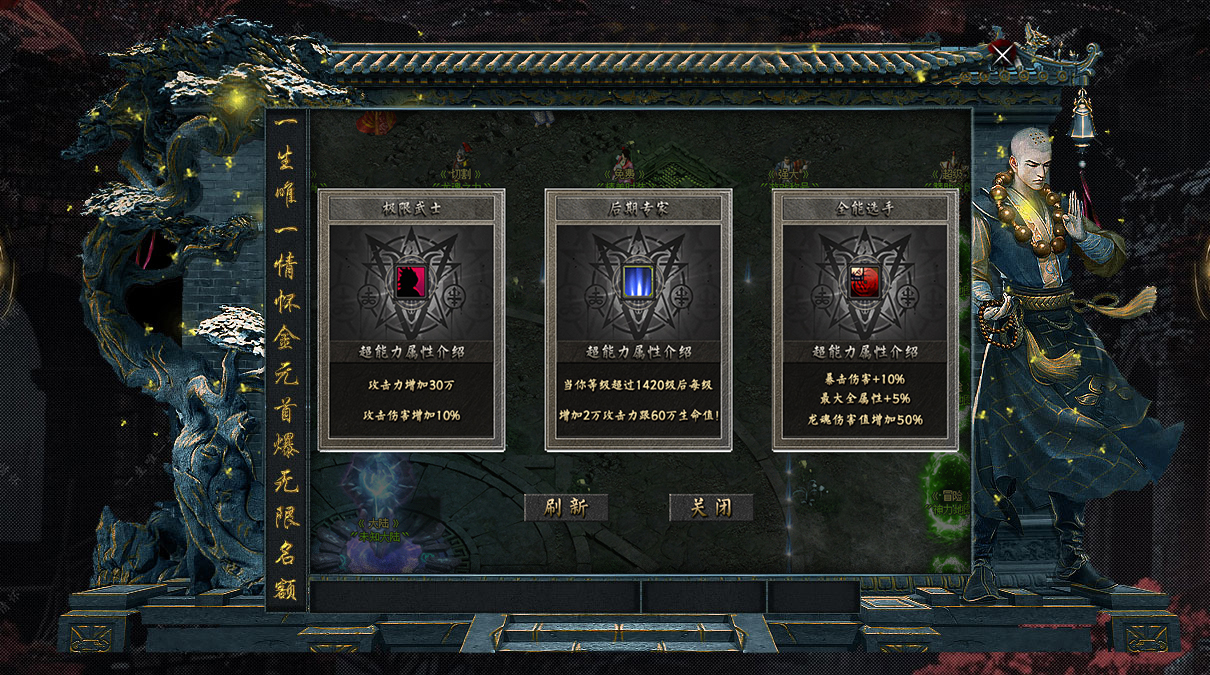Pick the 全能选手 superpower card
The width and height of the screenshot is (1210, 675).
pyautogui.click(x=865, y=320)
